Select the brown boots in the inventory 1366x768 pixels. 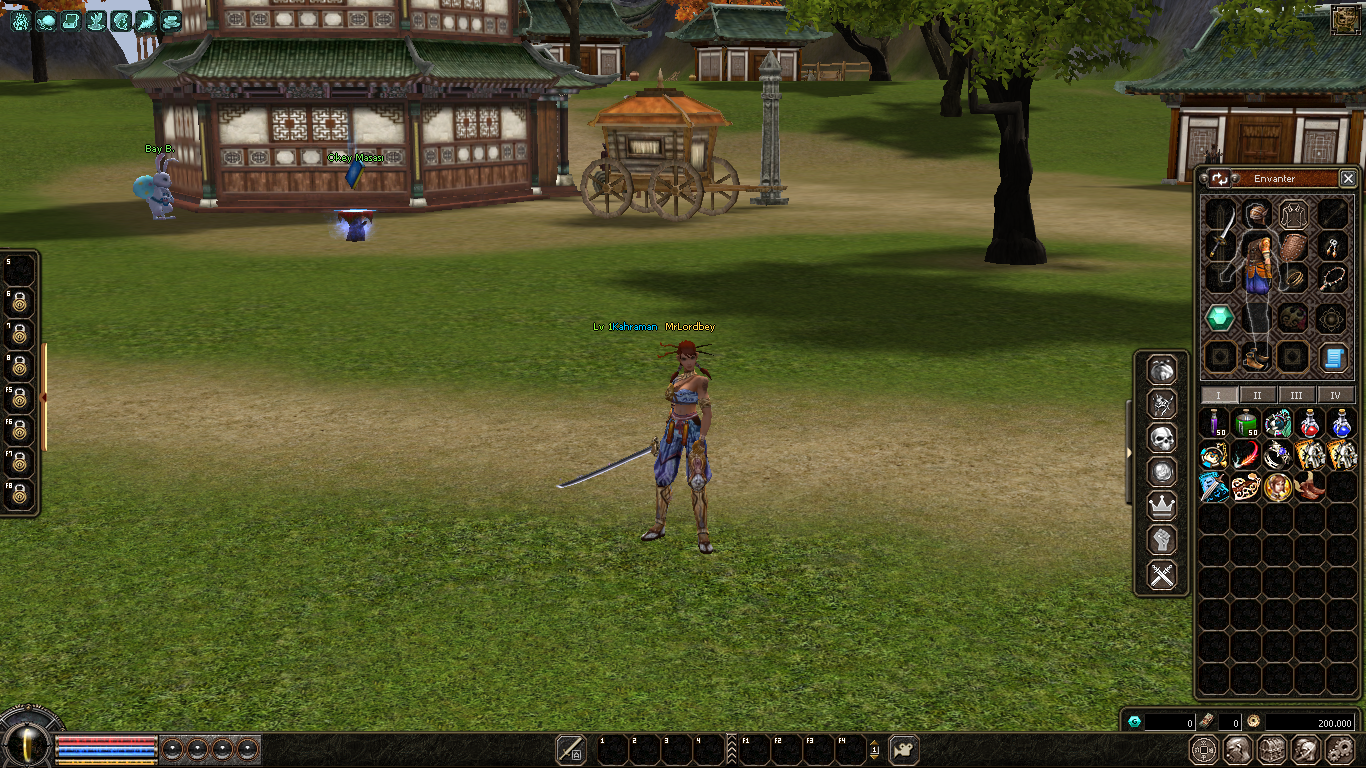(1309, 488)
